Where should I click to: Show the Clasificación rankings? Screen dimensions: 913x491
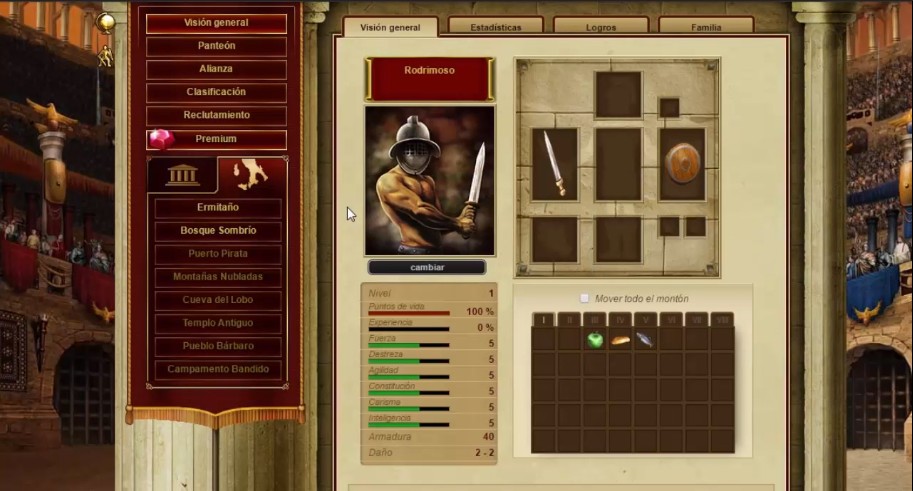(216, 92)
